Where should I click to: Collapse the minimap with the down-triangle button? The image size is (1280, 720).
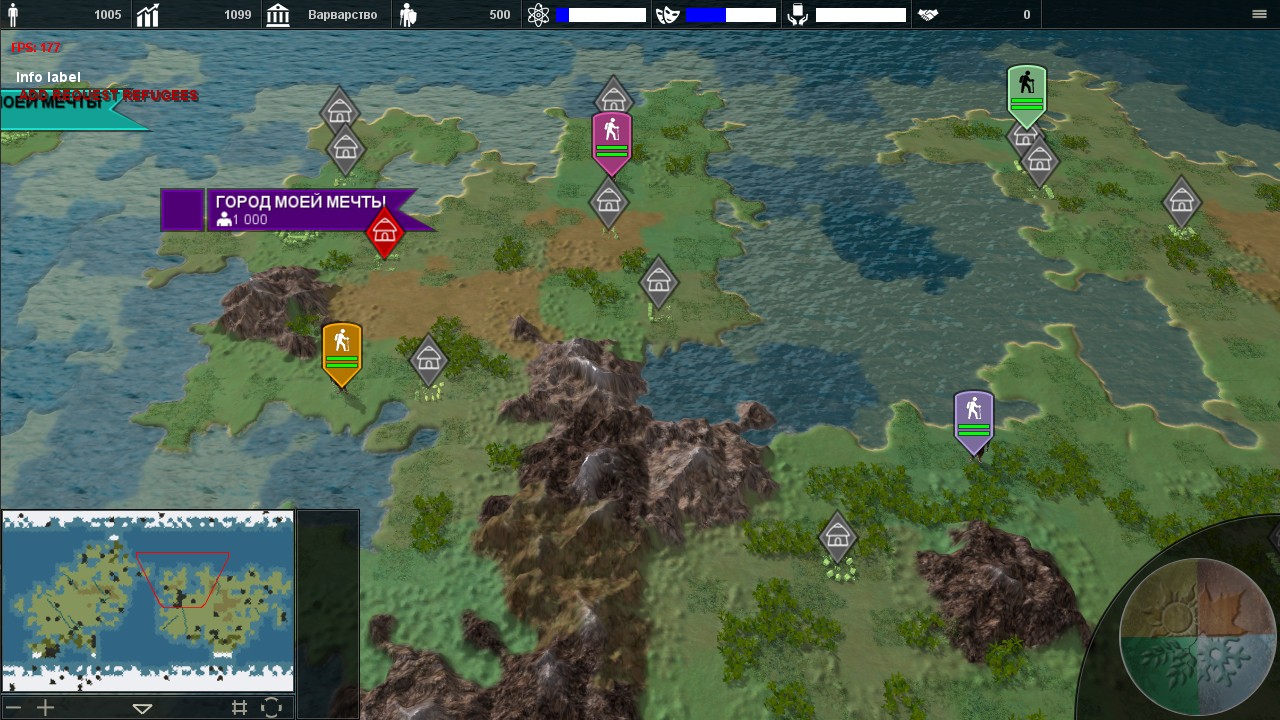(142, 708)
